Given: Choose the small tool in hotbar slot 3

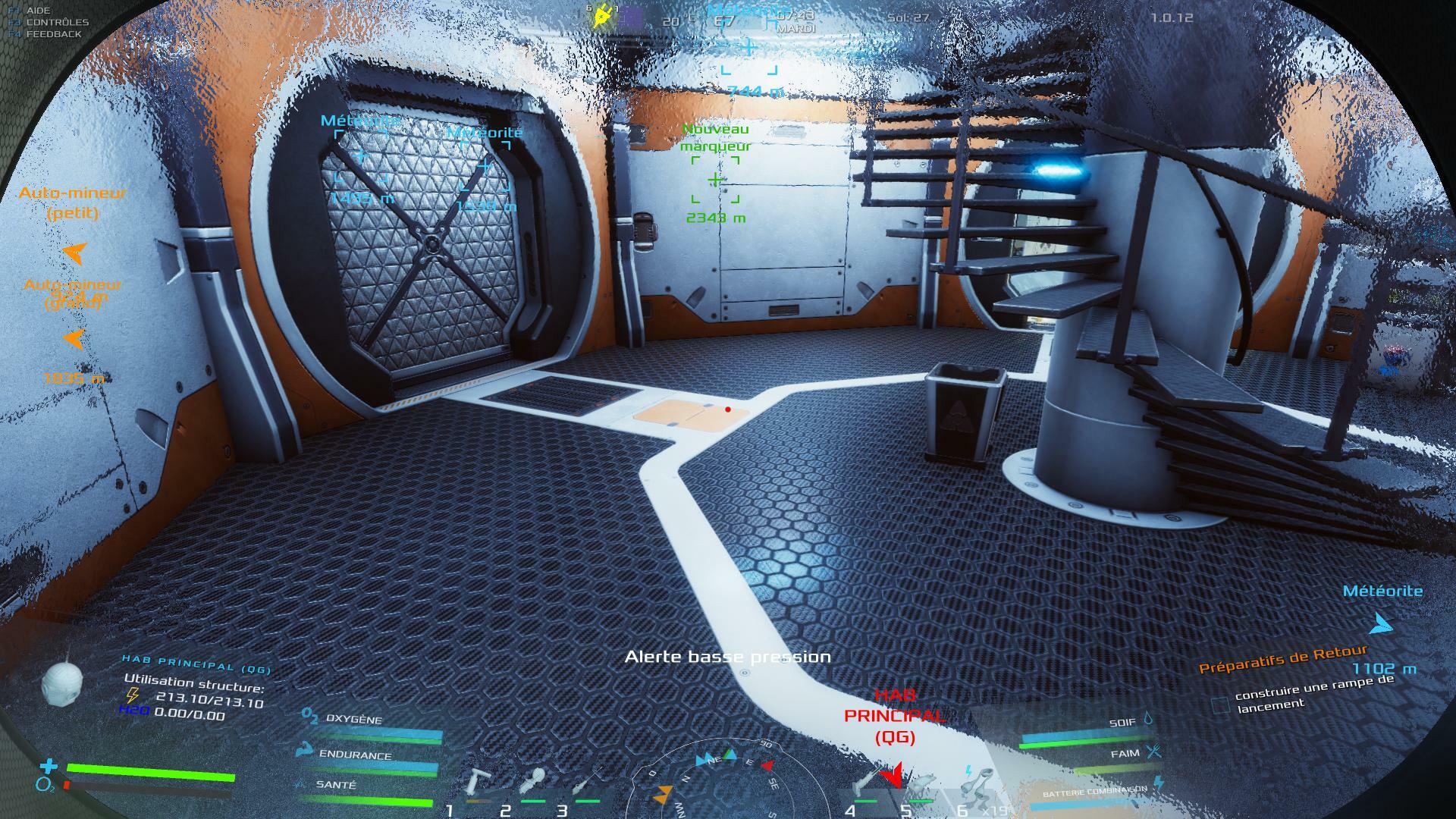Looking at the screenshot, I should click(x=585, y=785).
